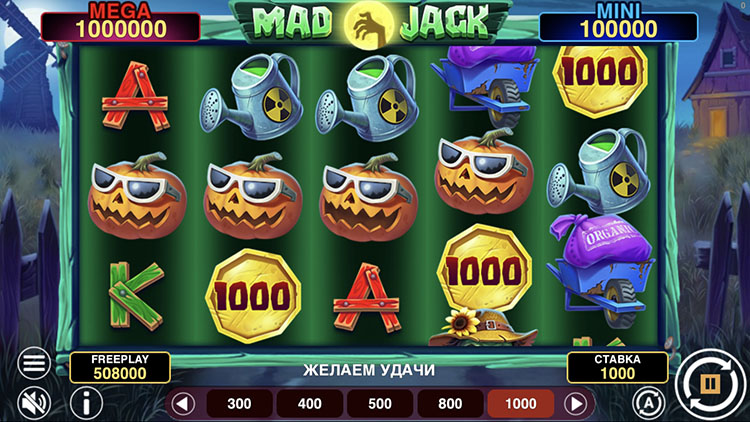
Task: Open the hamburger menu
Action: [34, 363]
